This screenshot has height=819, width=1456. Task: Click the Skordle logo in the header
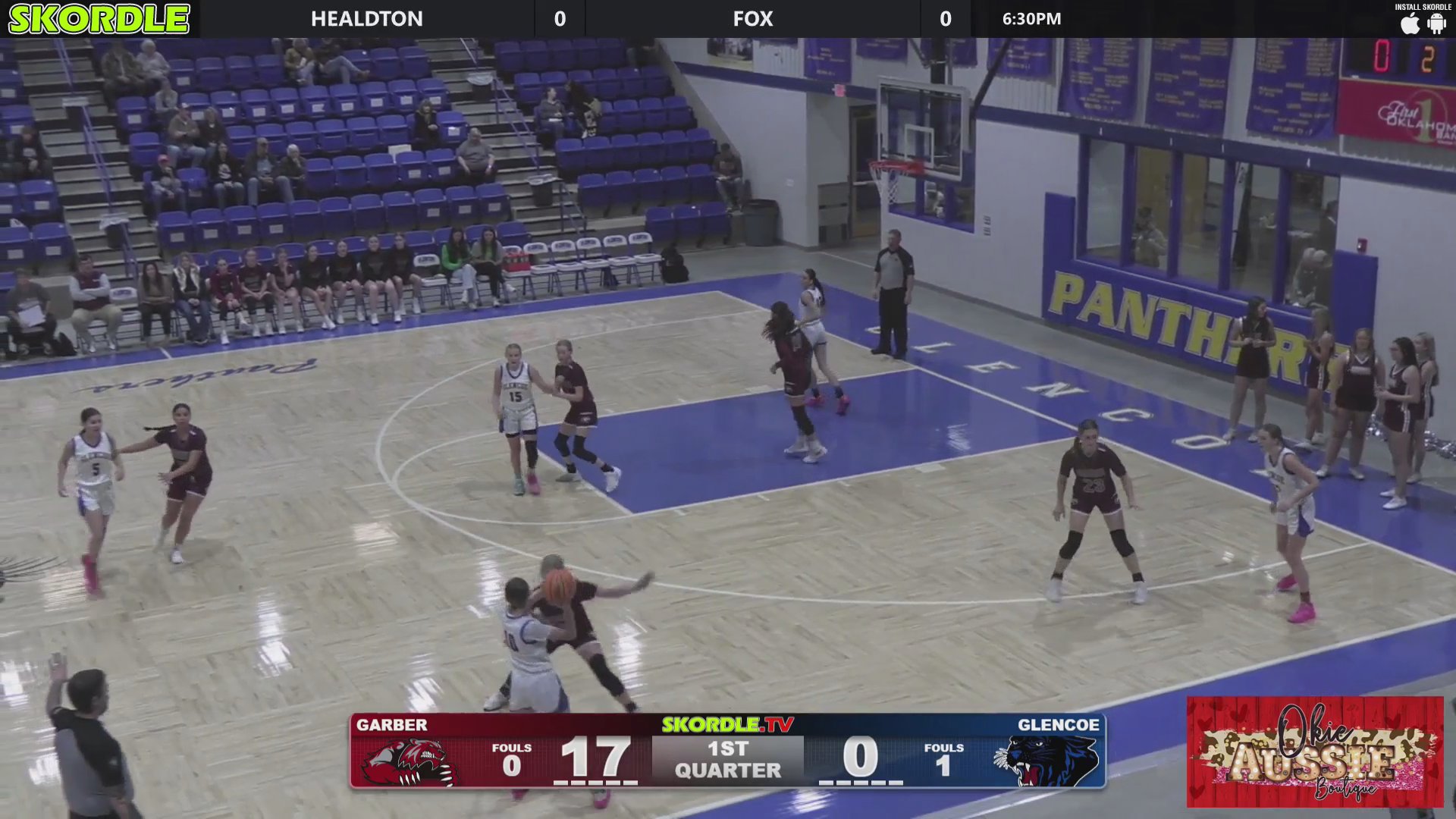[99, 19]
